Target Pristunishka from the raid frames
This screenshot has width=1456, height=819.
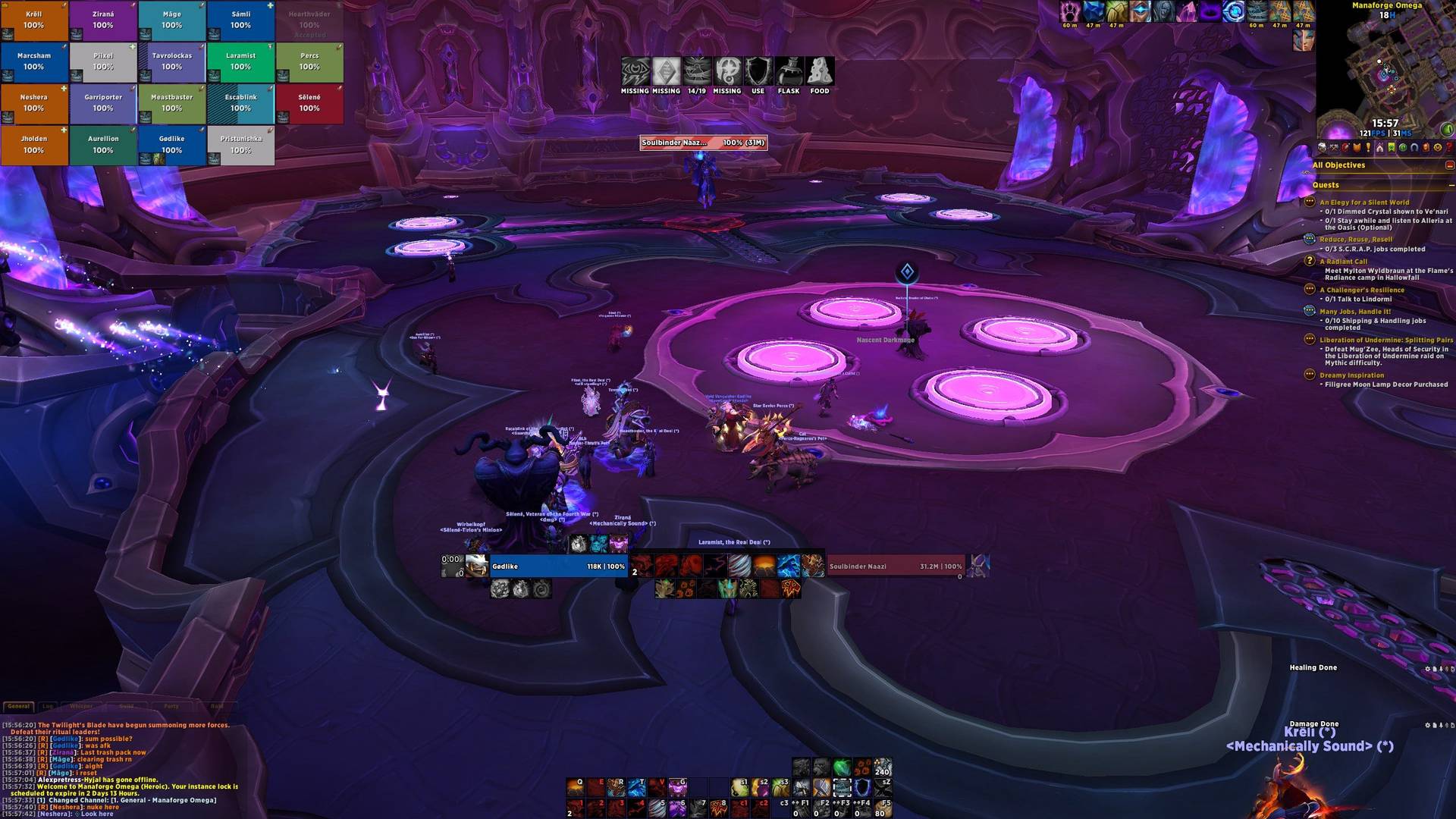(x=240, y=146)
